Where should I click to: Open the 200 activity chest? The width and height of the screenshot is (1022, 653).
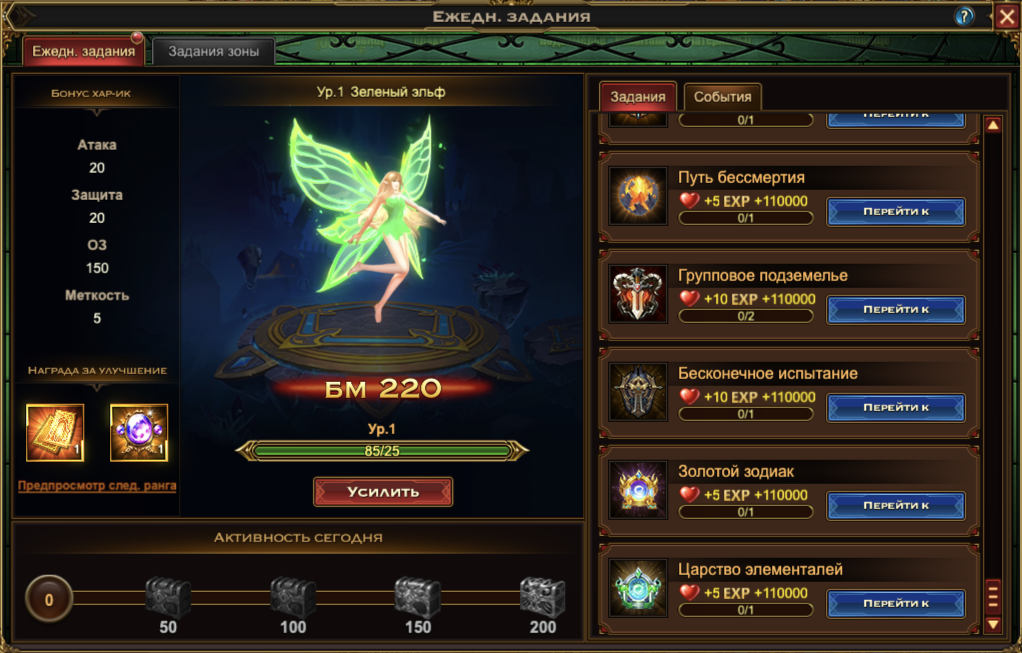pyautogui.click(x=542, y=597)
